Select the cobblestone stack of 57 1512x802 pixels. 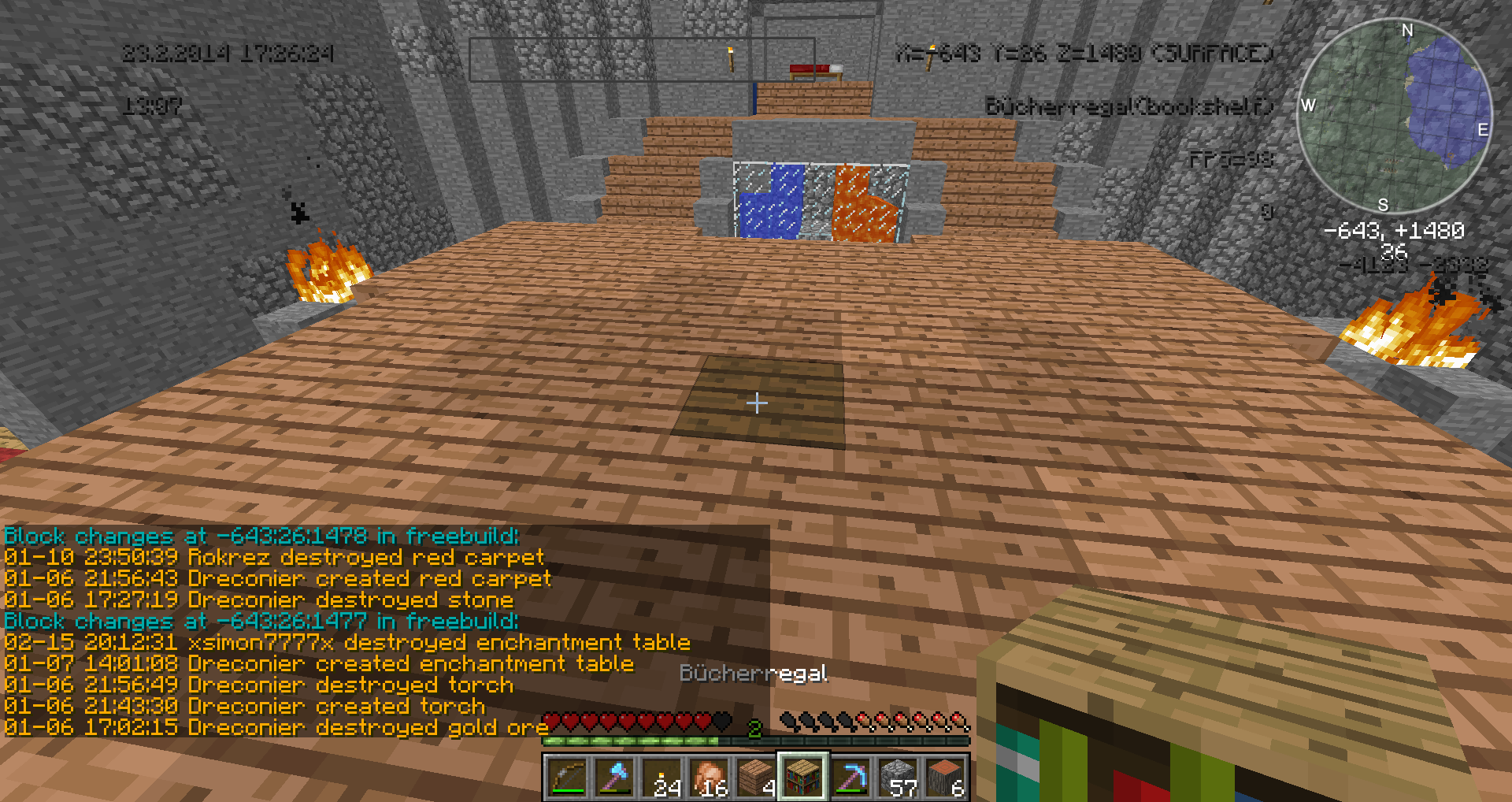click(898, 777)
